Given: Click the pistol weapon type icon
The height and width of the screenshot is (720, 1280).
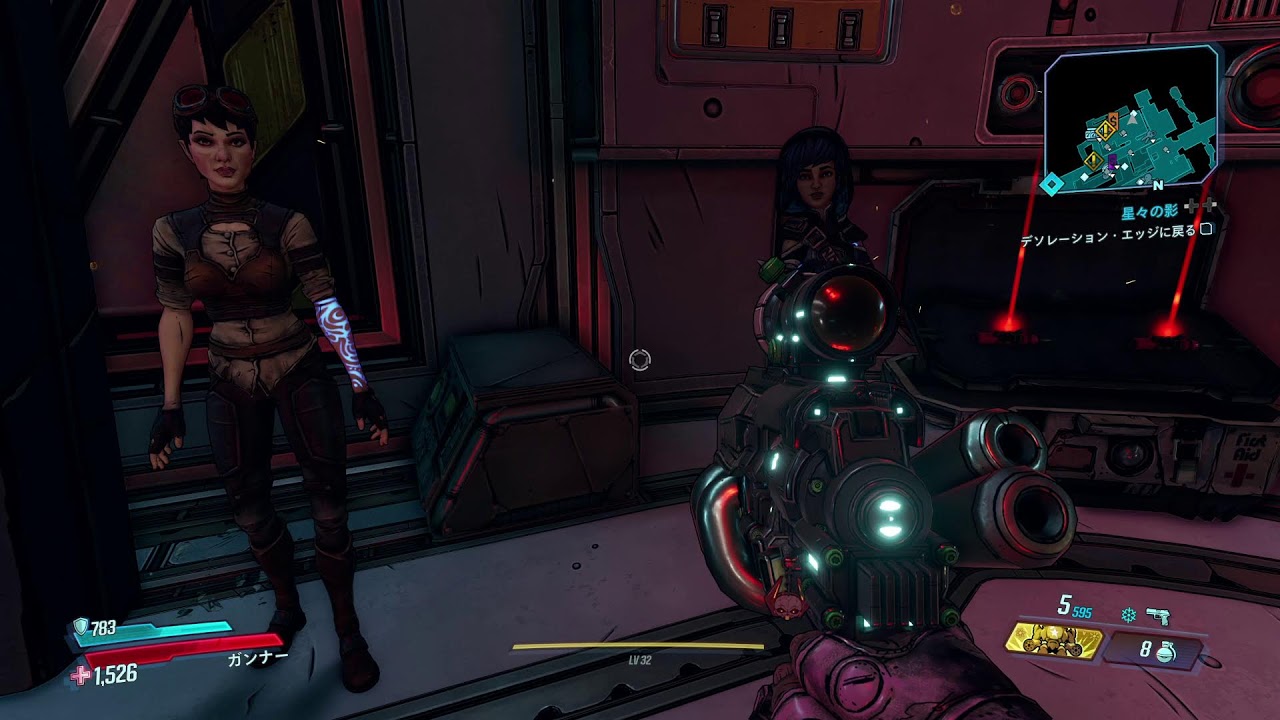Looking at the screenshot, I should tap(1159, 616).
